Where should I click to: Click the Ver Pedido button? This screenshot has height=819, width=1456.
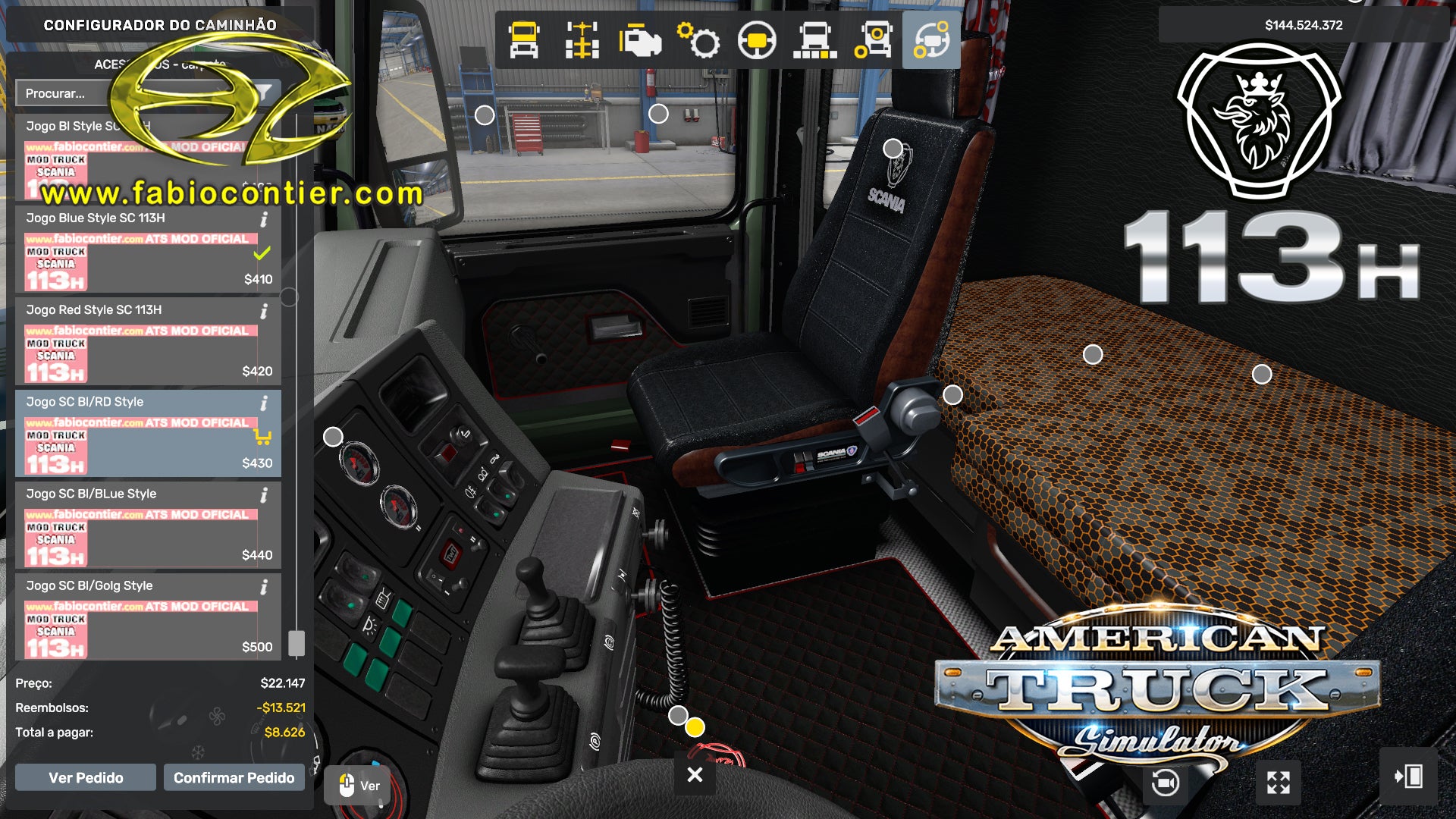[x=86, y=777]
